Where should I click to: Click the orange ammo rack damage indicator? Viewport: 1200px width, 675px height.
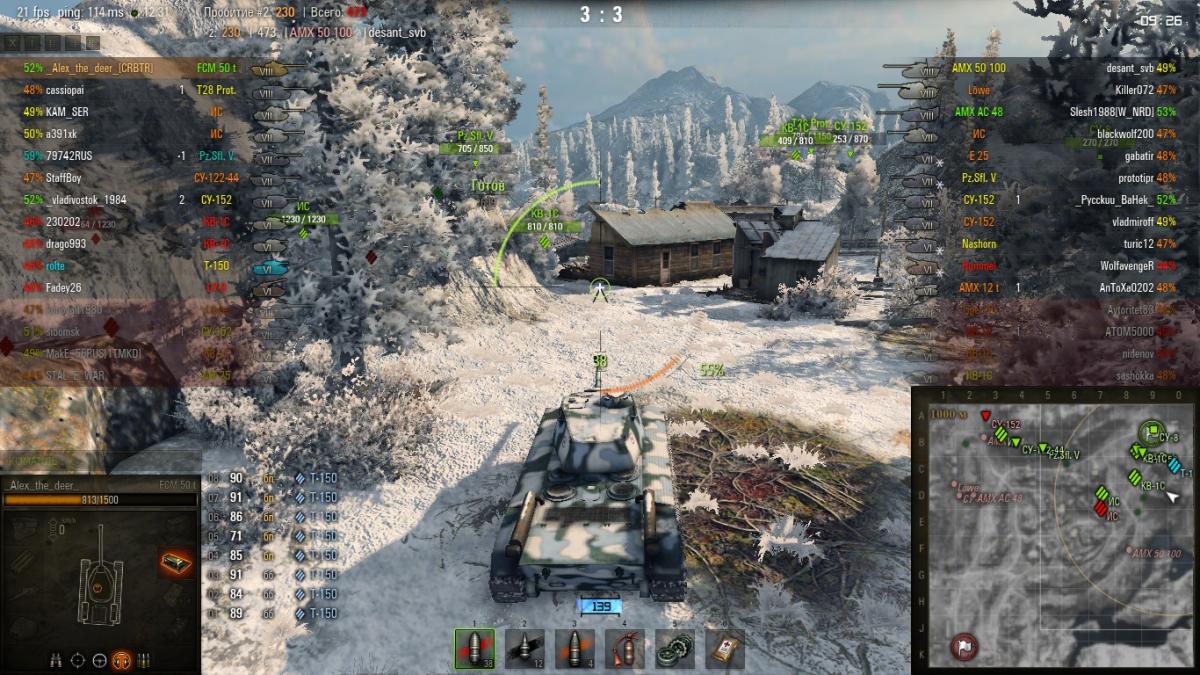click(x=176, y=563)
